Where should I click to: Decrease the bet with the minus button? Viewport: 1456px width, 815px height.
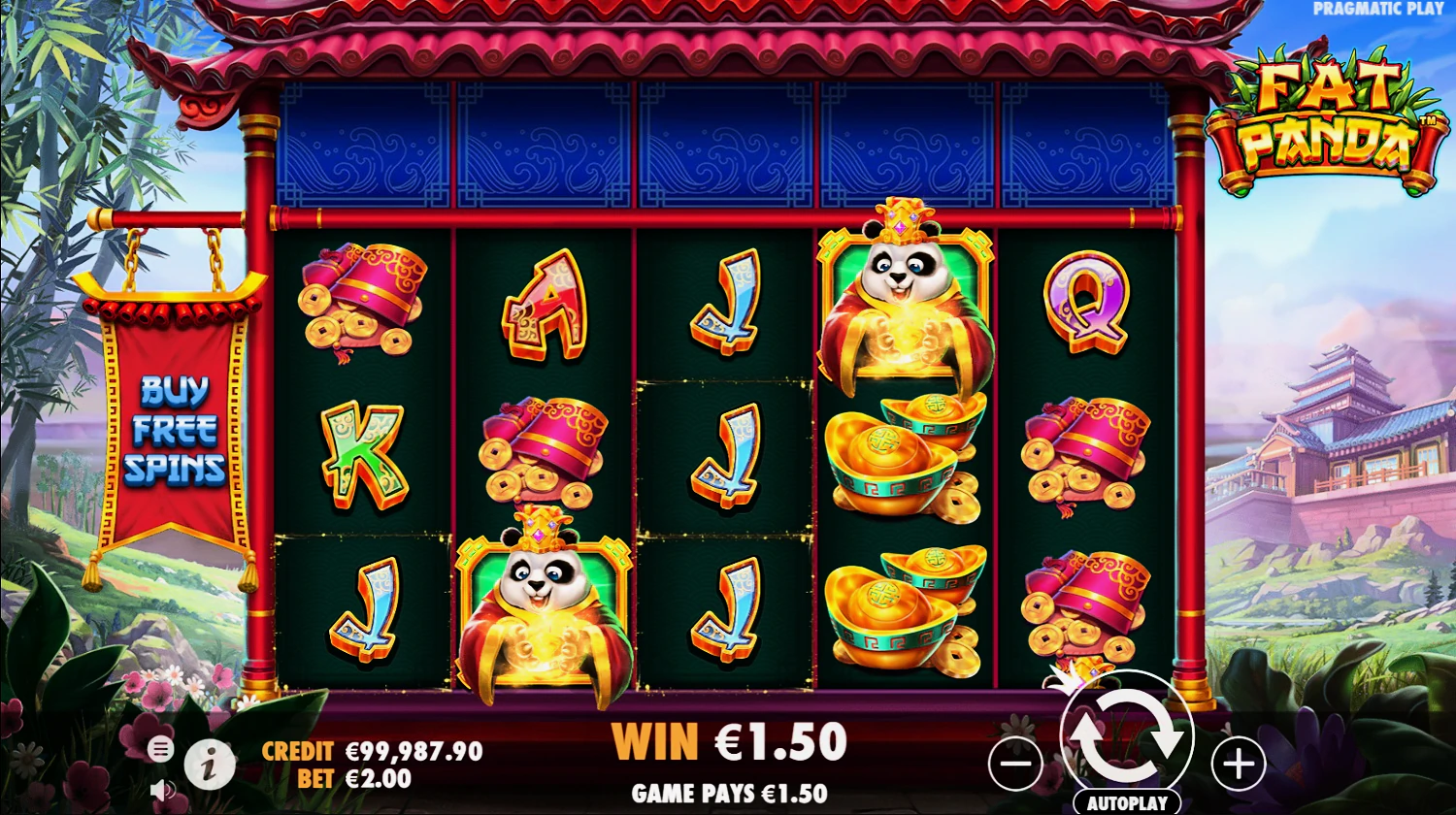point(1015,764)
